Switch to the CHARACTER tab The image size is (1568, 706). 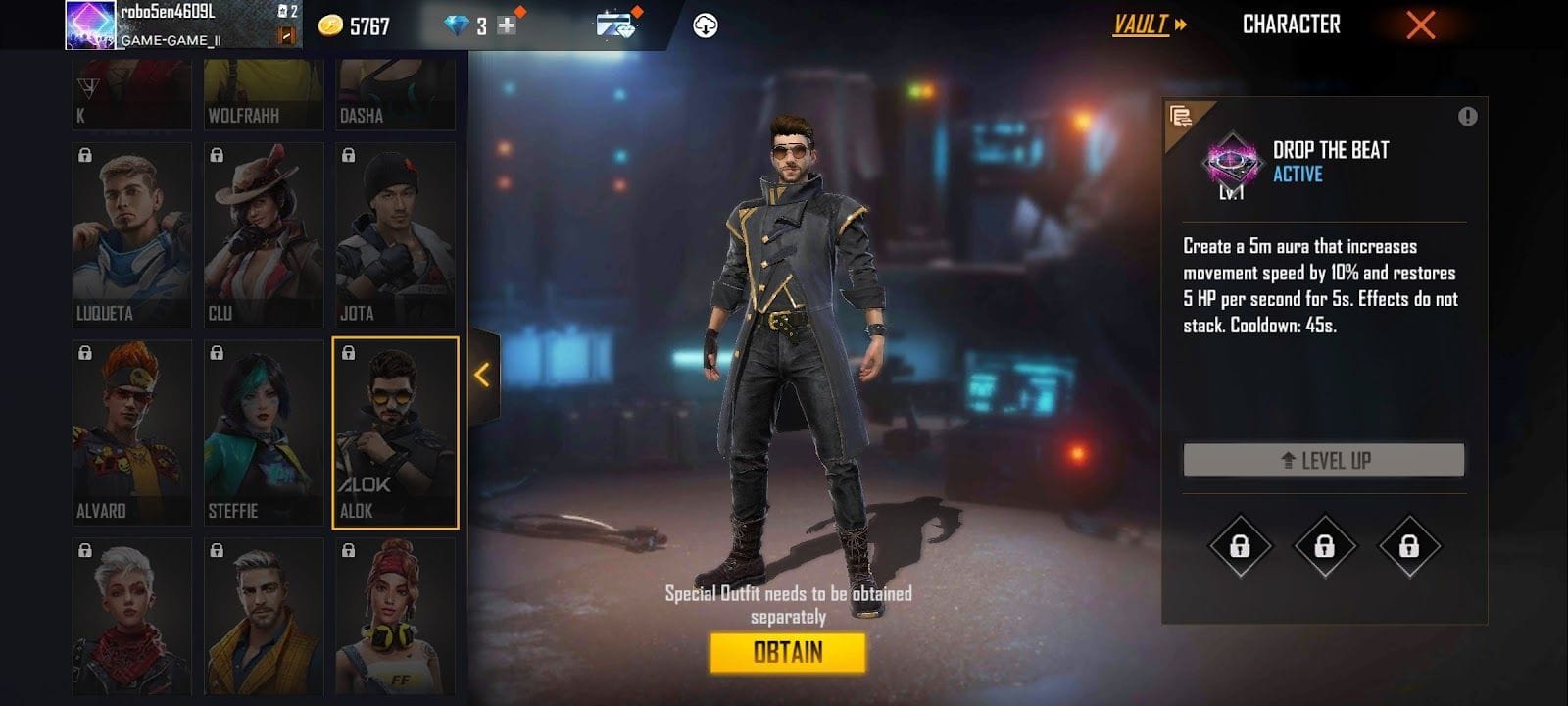click(1292, 26)
